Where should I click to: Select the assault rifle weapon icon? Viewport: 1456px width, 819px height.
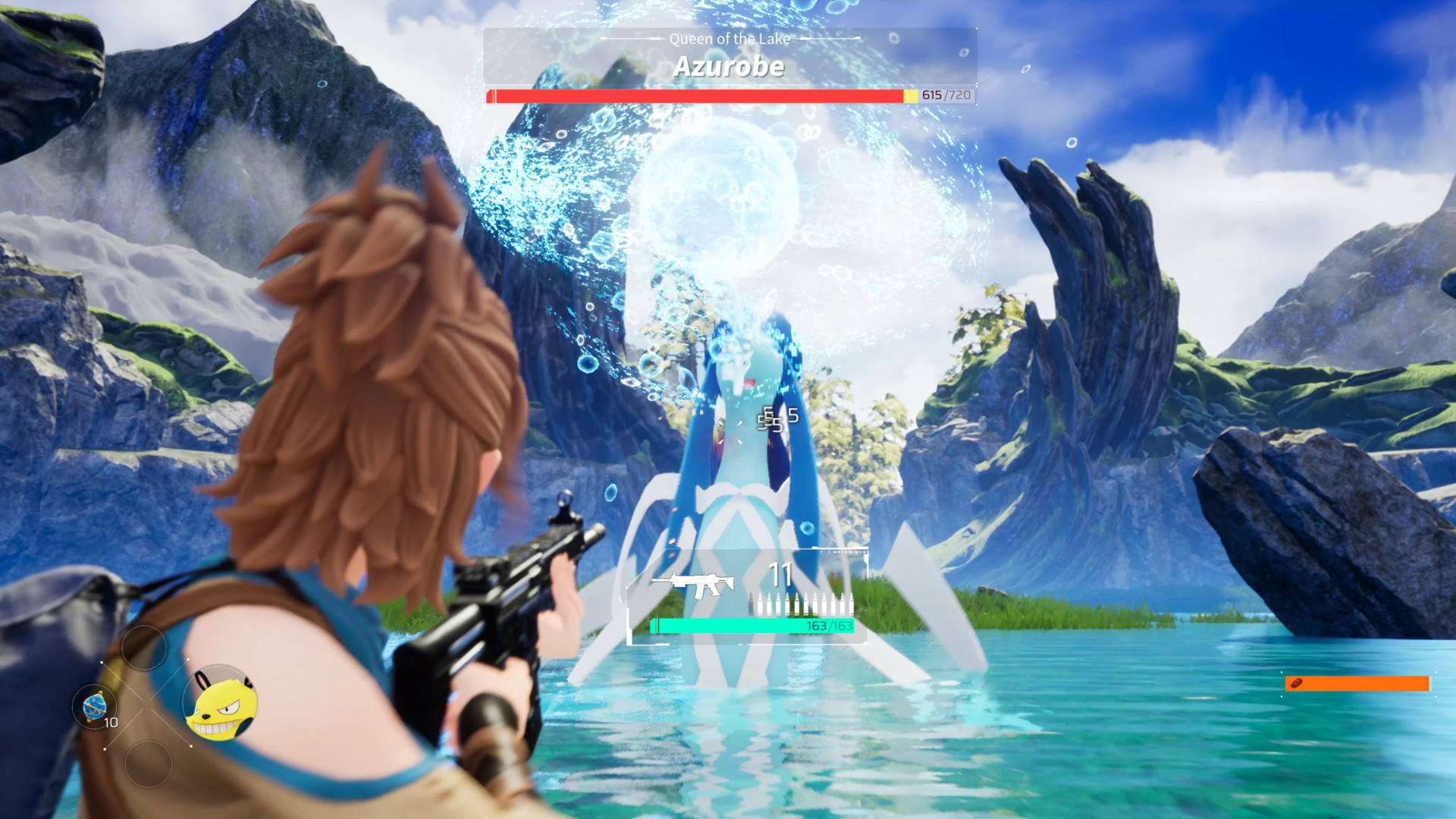693,582
